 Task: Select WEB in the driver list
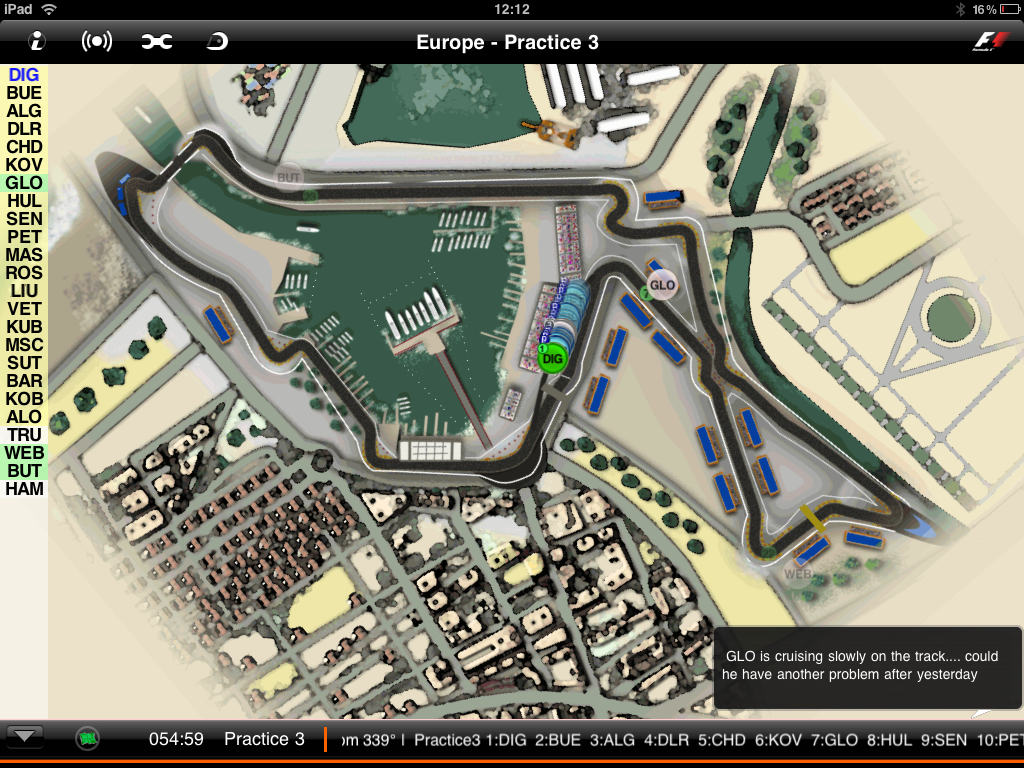pos(24,453)
